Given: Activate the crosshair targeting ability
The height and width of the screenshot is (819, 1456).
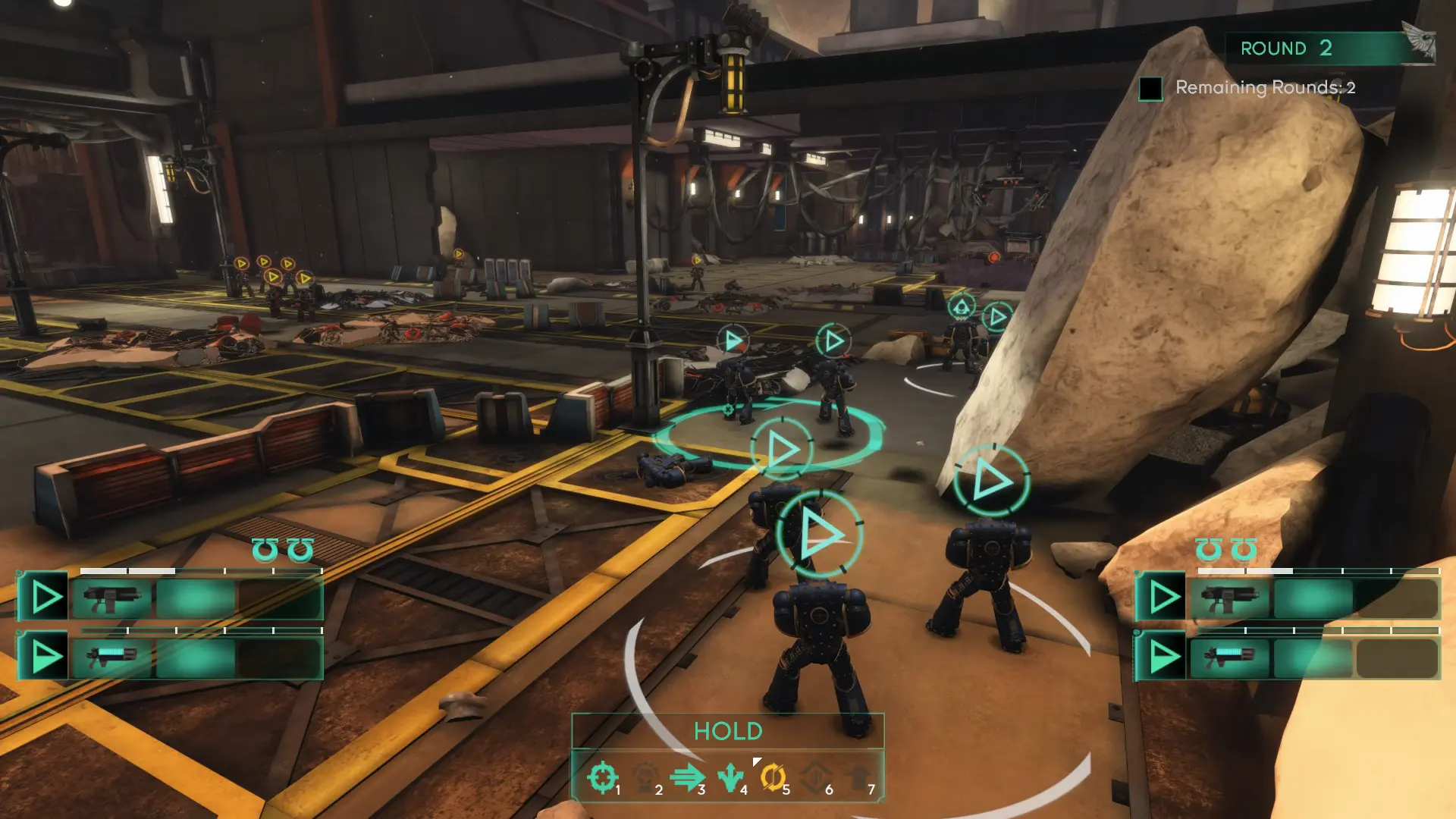Looking at the screenshot, I should [x=603, y=778].
